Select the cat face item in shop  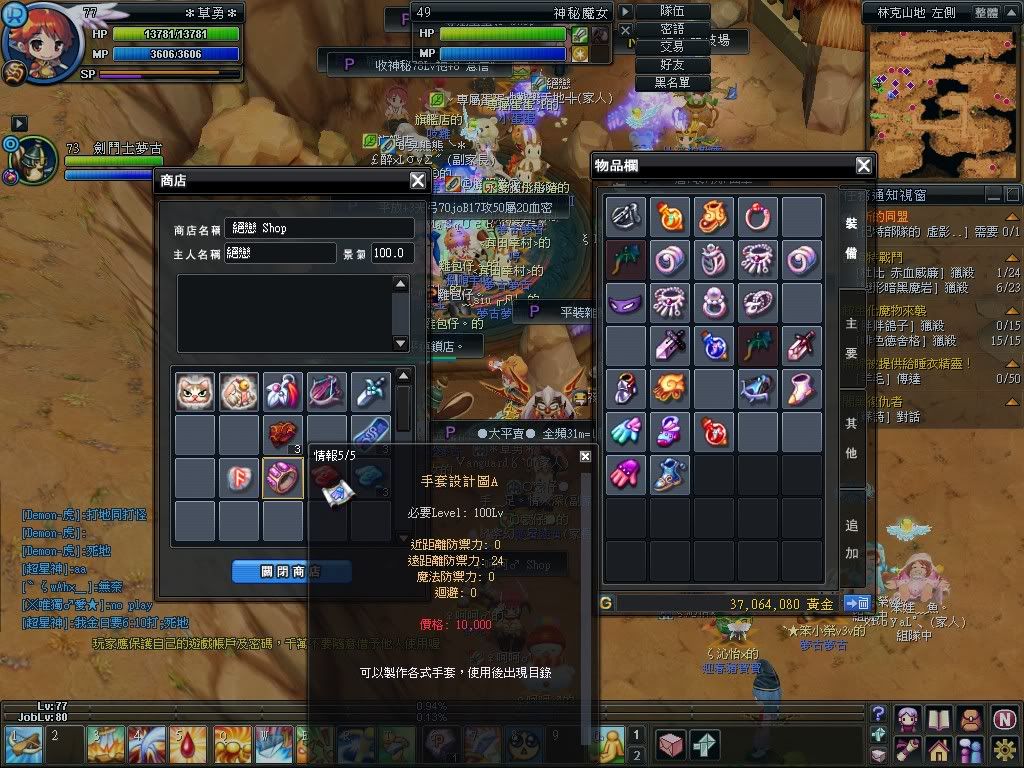coord(195,392)
